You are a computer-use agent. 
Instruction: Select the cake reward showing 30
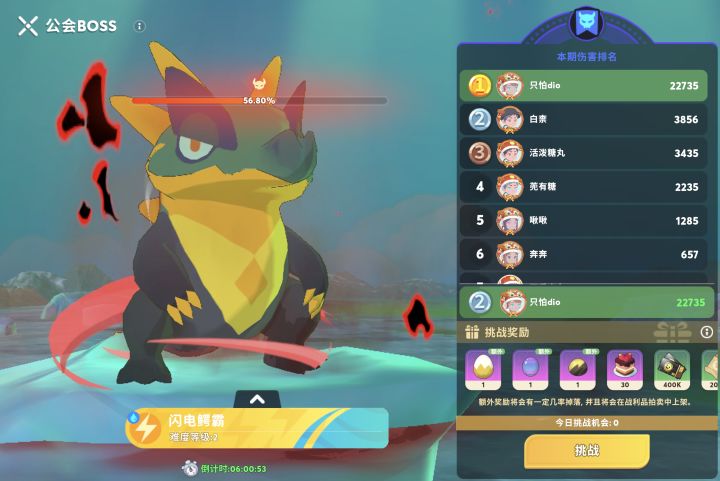(625, 370)
